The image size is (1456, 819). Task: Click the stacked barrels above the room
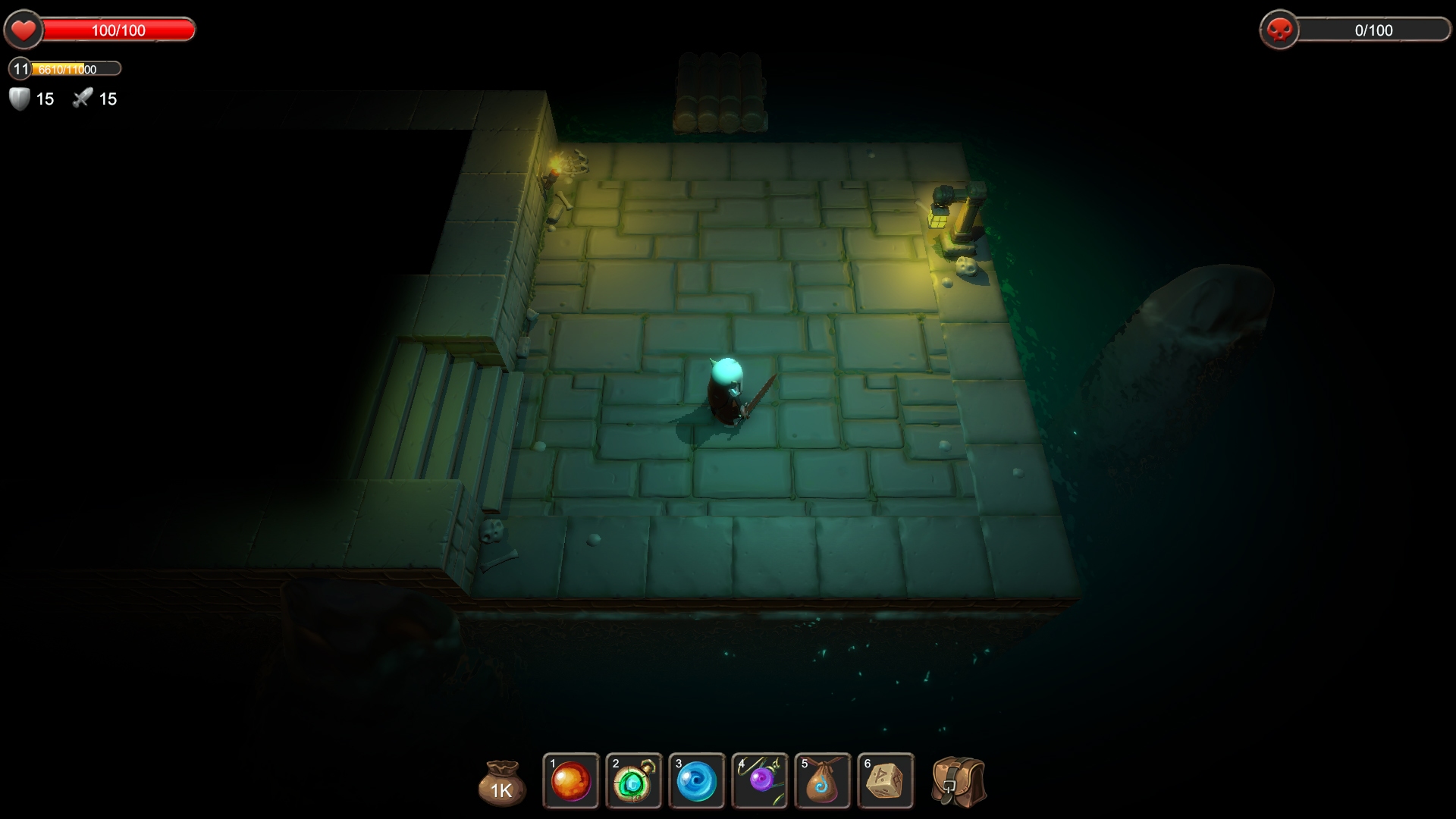[x=720, y=91]
